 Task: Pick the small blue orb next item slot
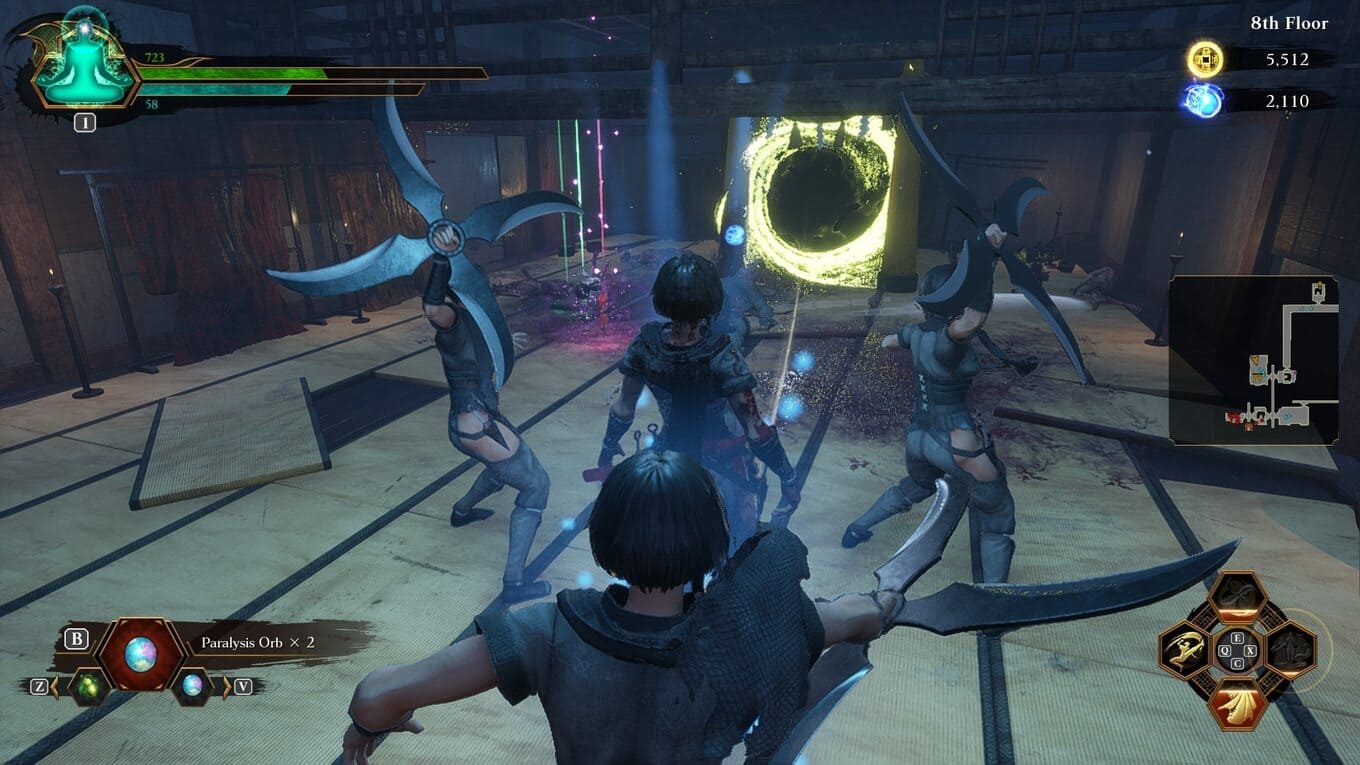click(x=192, y=686)
